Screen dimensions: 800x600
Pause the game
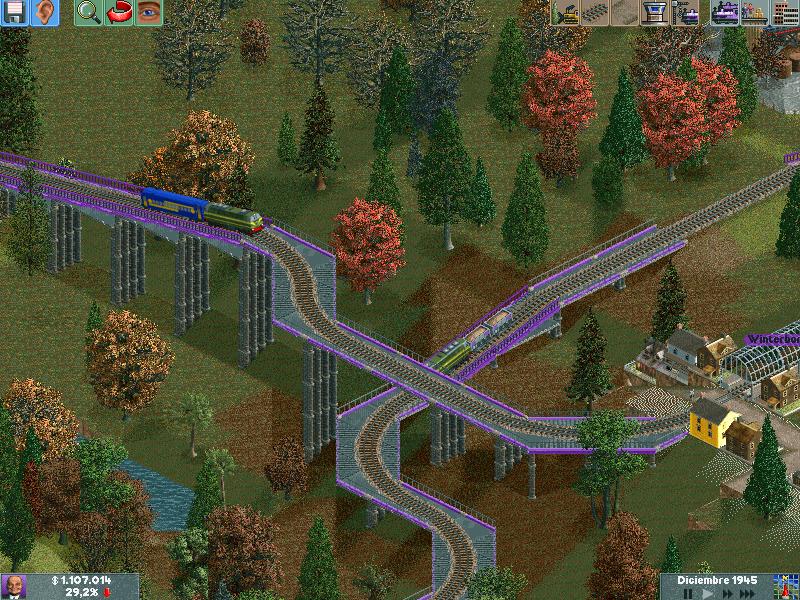click(688, 593)
